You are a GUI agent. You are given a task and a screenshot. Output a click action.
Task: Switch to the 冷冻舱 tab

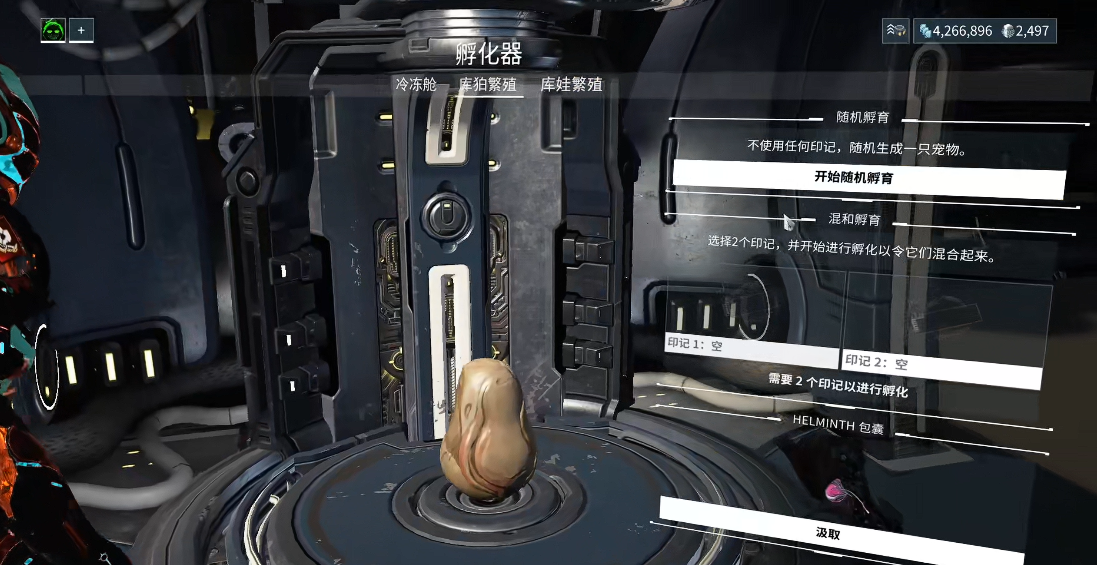pyautogui.click(x=416, y=85)
